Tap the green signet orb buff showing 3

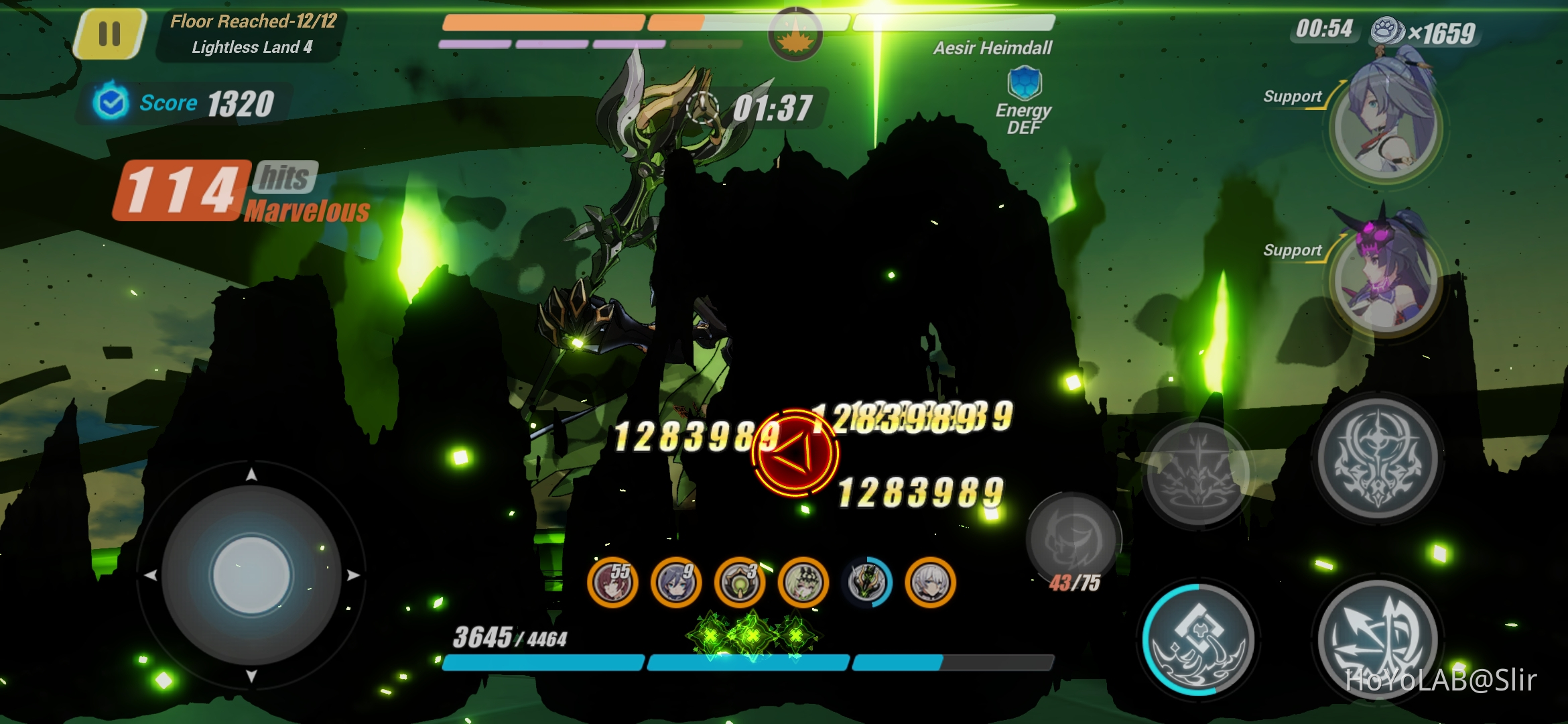click(739, 583)
